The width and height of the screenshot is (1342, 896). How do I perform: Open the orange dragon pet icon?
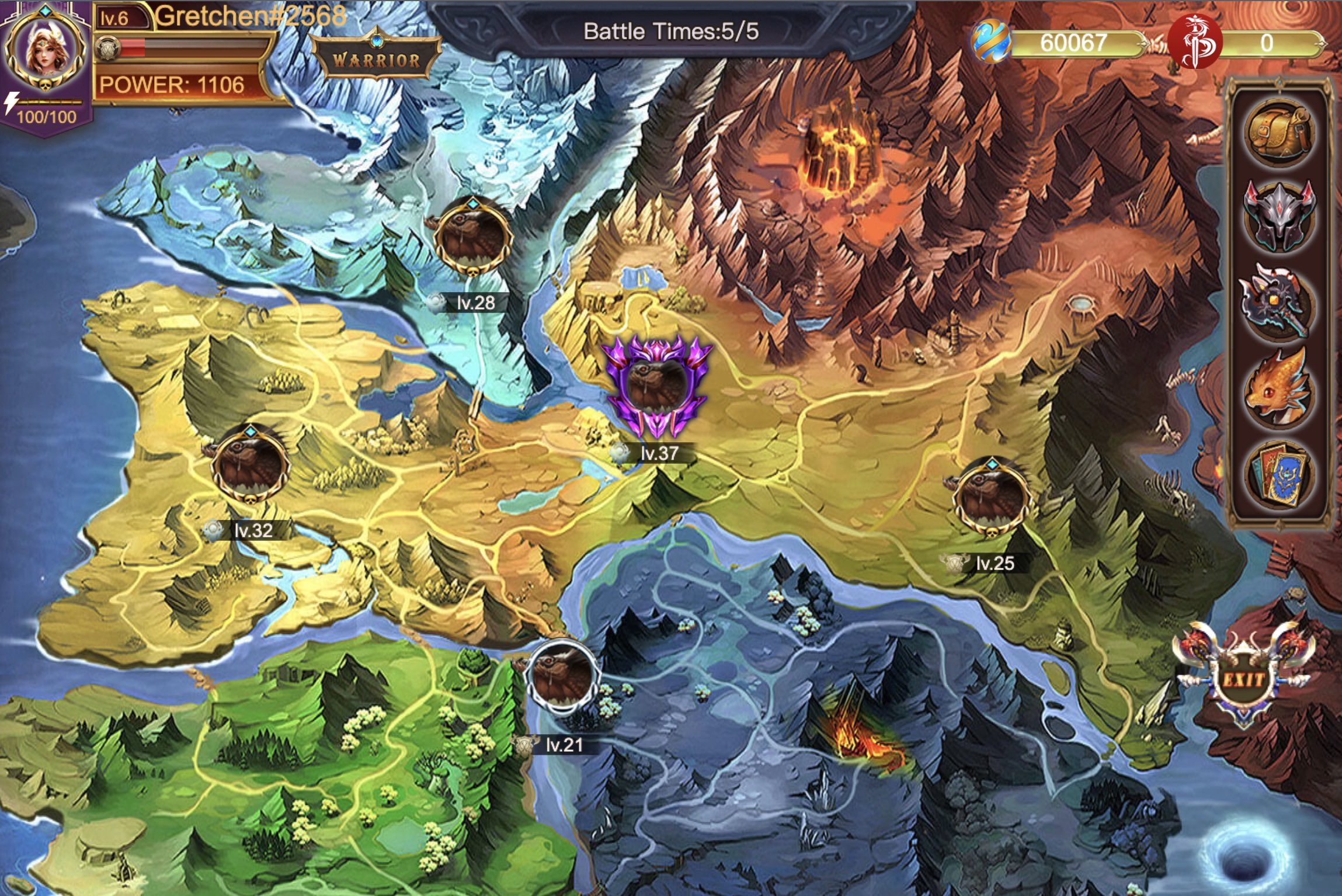pyautogui.click(x=1278, y=388)
